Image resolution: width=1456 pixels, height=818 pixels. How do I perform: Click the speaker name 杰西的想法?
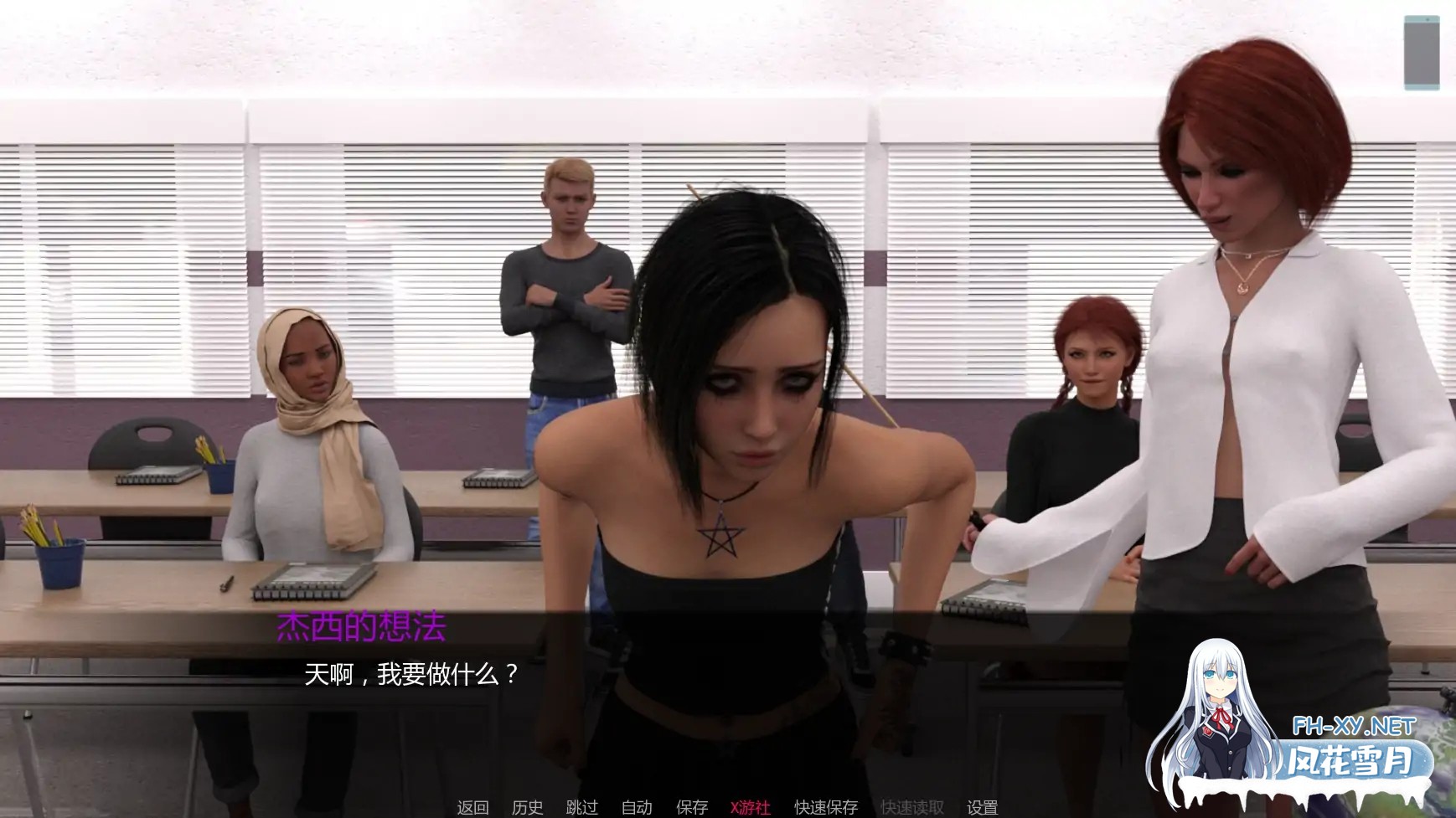[360, 623]
